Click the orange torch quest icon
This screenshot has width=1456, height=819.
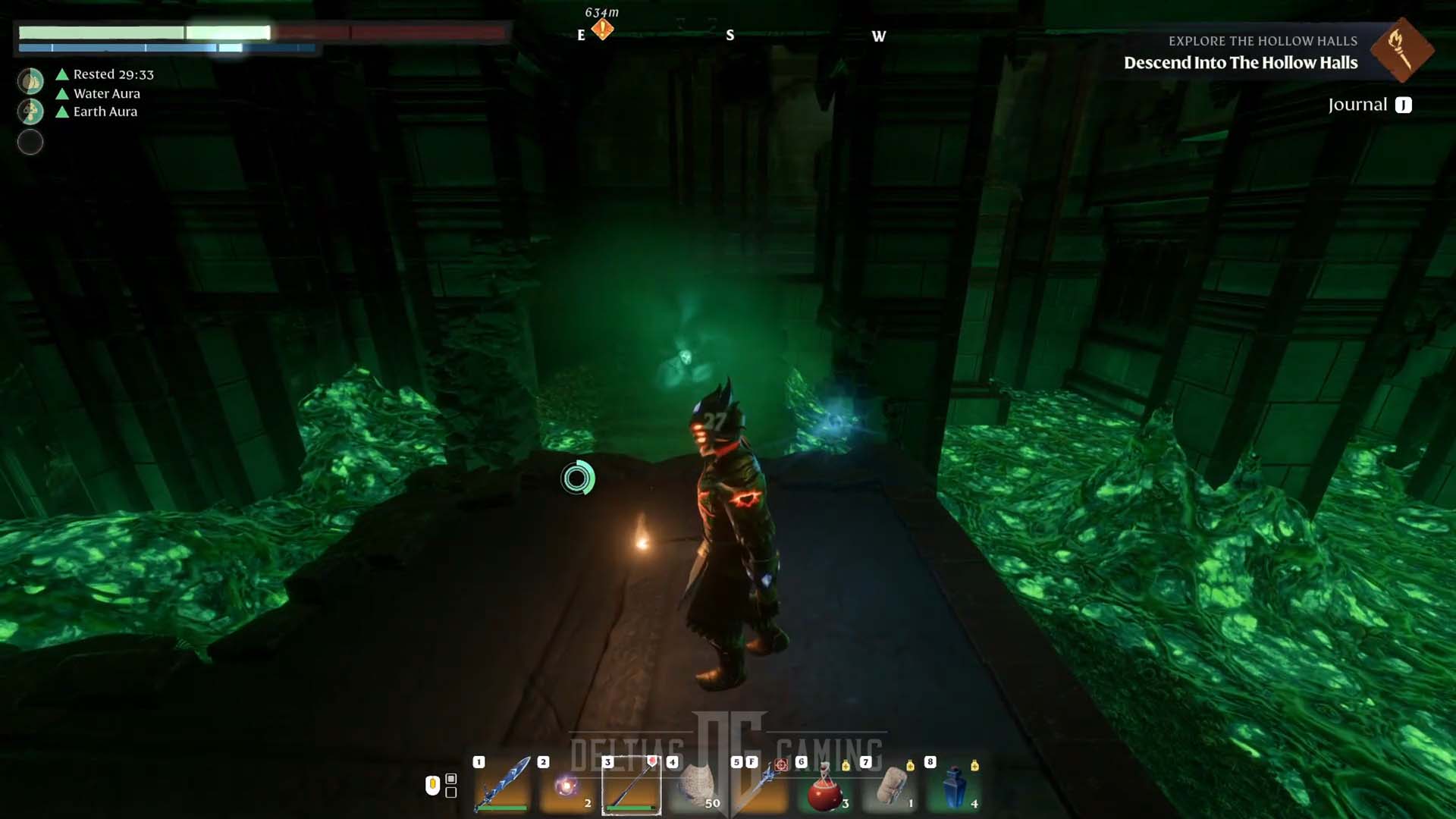point(1401,50)
